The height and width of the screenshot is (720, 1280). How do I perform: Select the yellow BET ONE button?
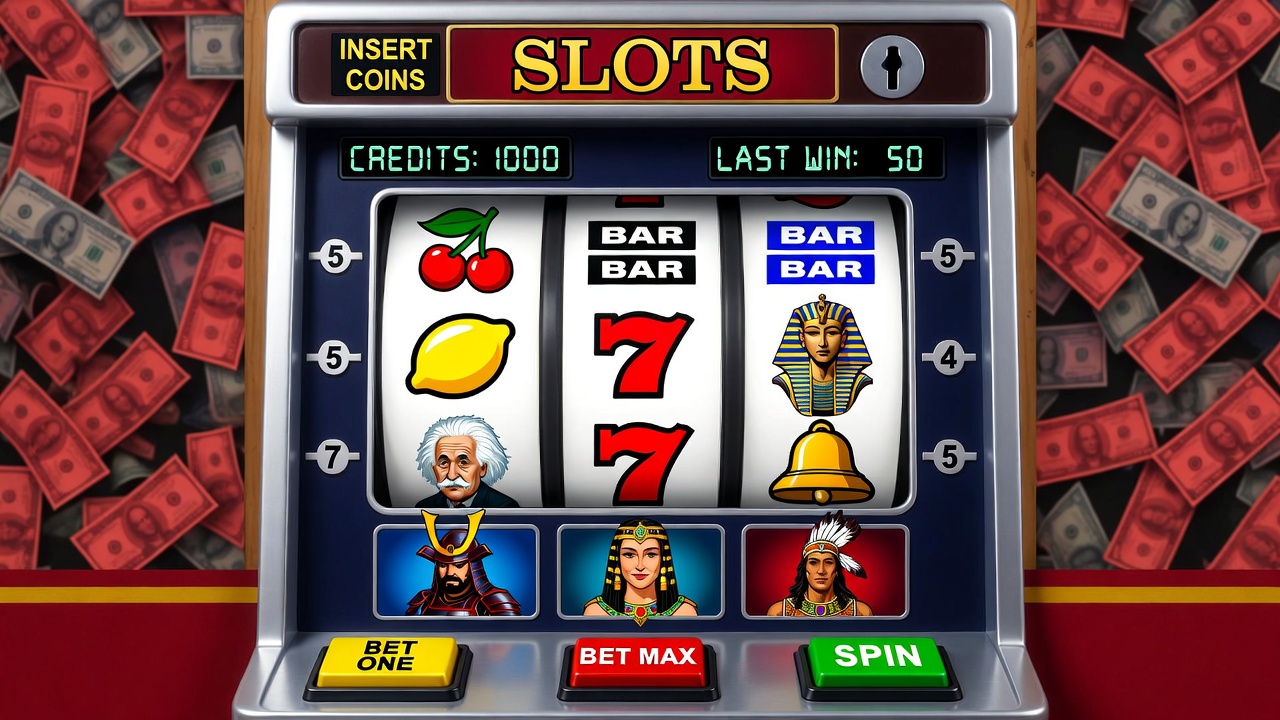(x=387, y=658)
